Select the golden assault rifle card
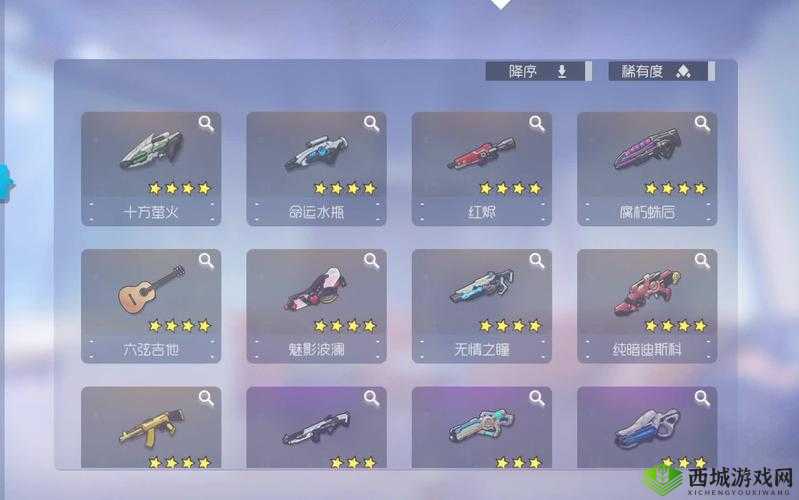This screenshot has height=500, width=799. click(x=151, y=428)
